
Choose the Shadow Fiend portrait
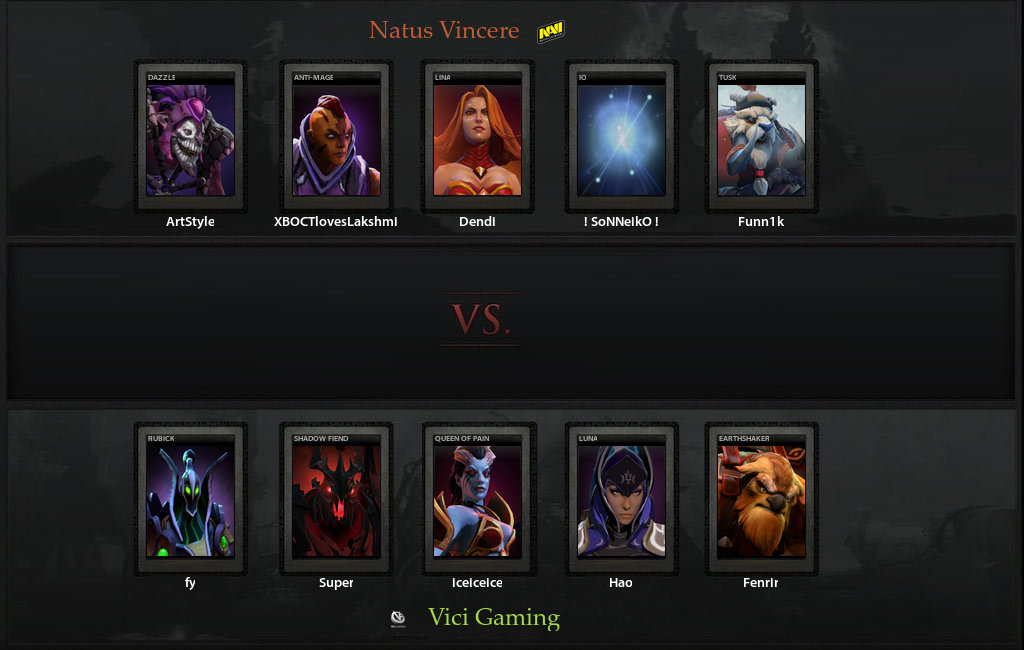point(336,500)
